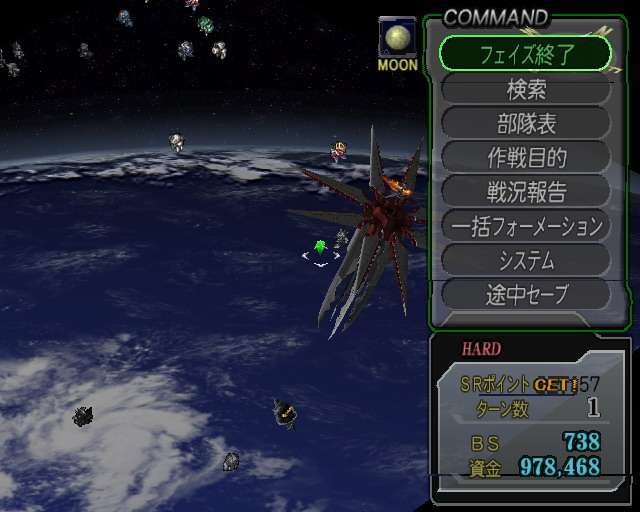Open the システム system menu
Viewport: 640px width, 512px height.
(x=525, y=260)
